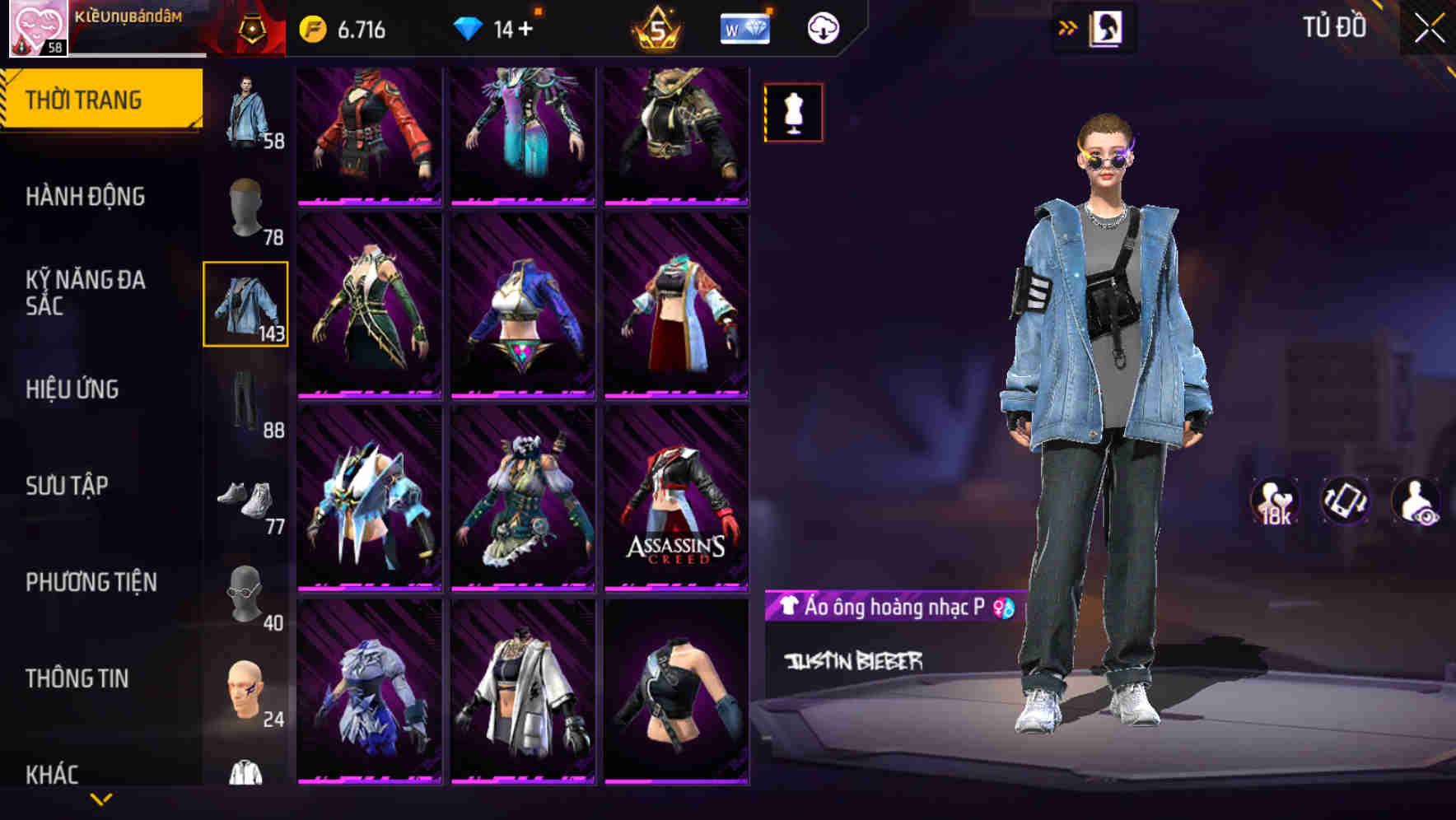Open the head category with 78 items

tap(245, 210)
